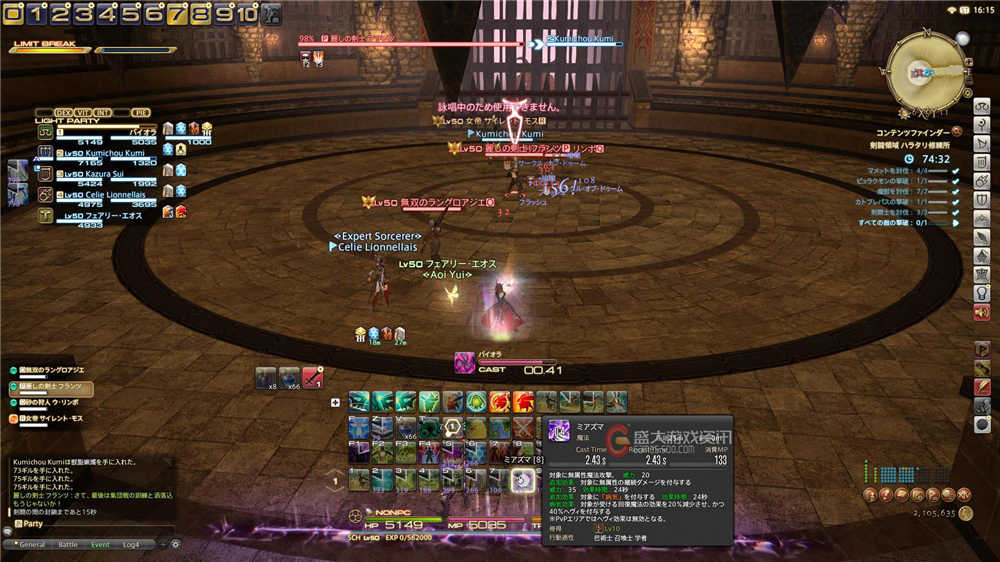Select gear set number 7 at top
1000x562 pixels.
176,14
